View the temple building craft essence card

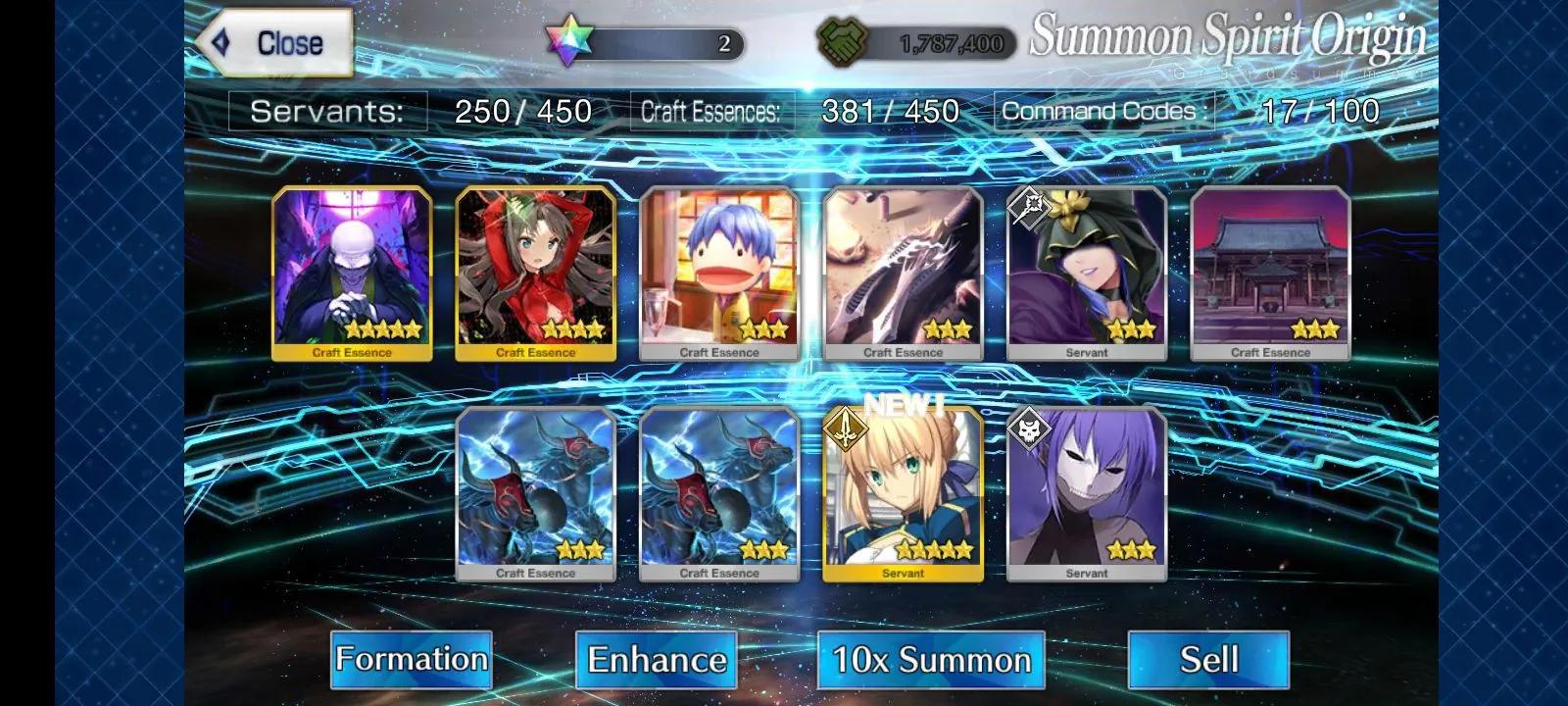1270,274
